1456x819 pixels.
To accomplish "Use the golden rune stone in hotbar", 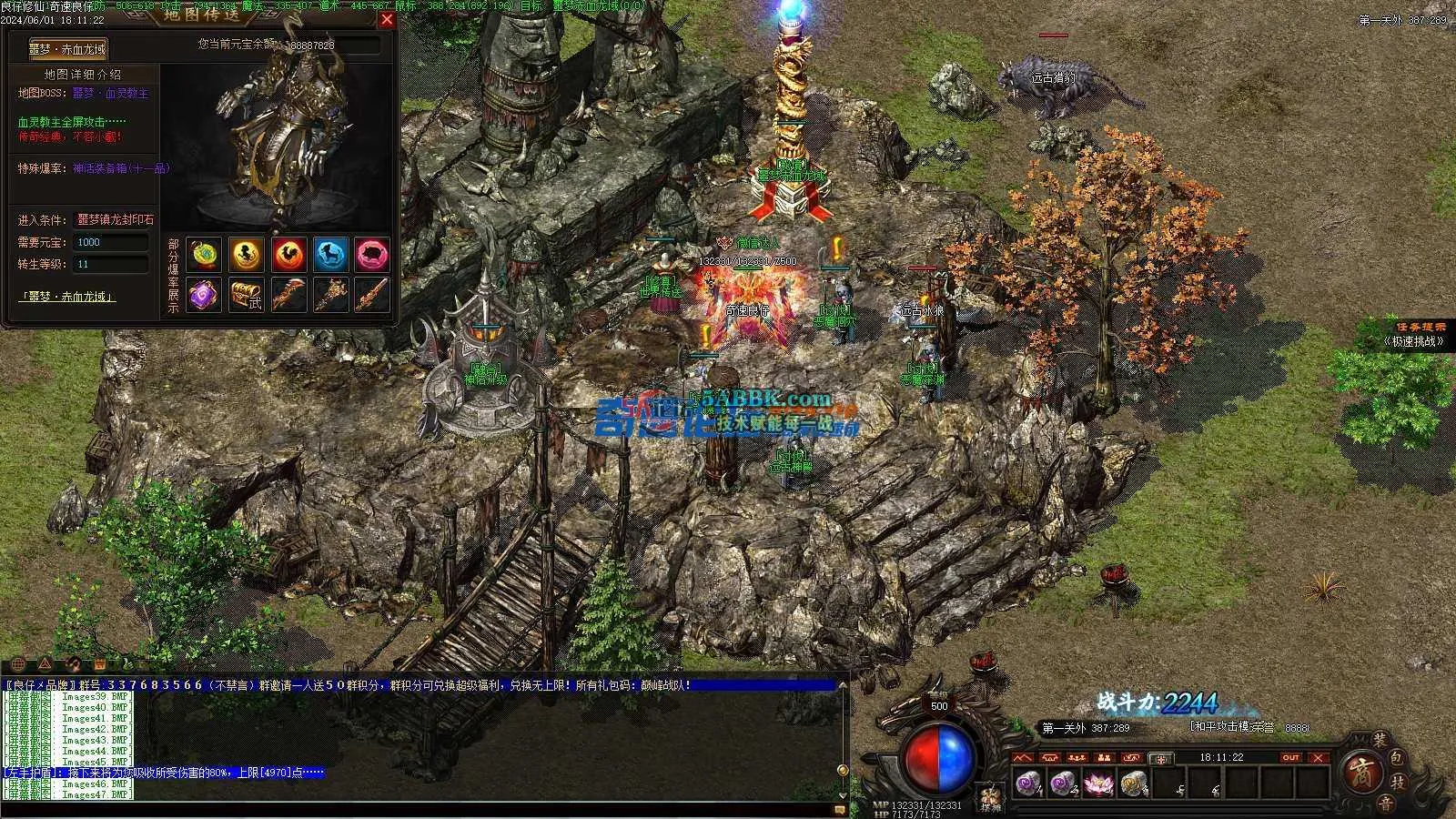I will pyautogui.click(x=1133, y=783).
